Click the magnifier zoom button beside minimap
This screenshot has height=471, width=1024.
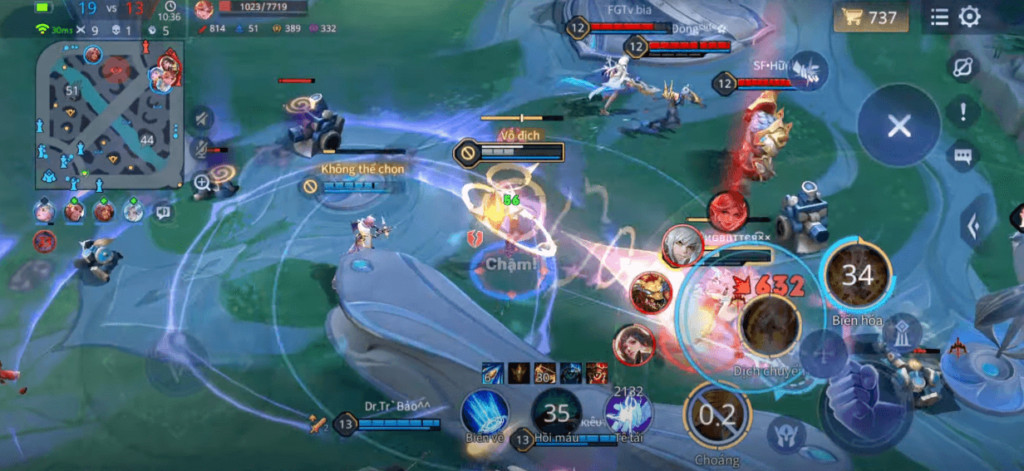pyautogui.click(x=202, y=182)
